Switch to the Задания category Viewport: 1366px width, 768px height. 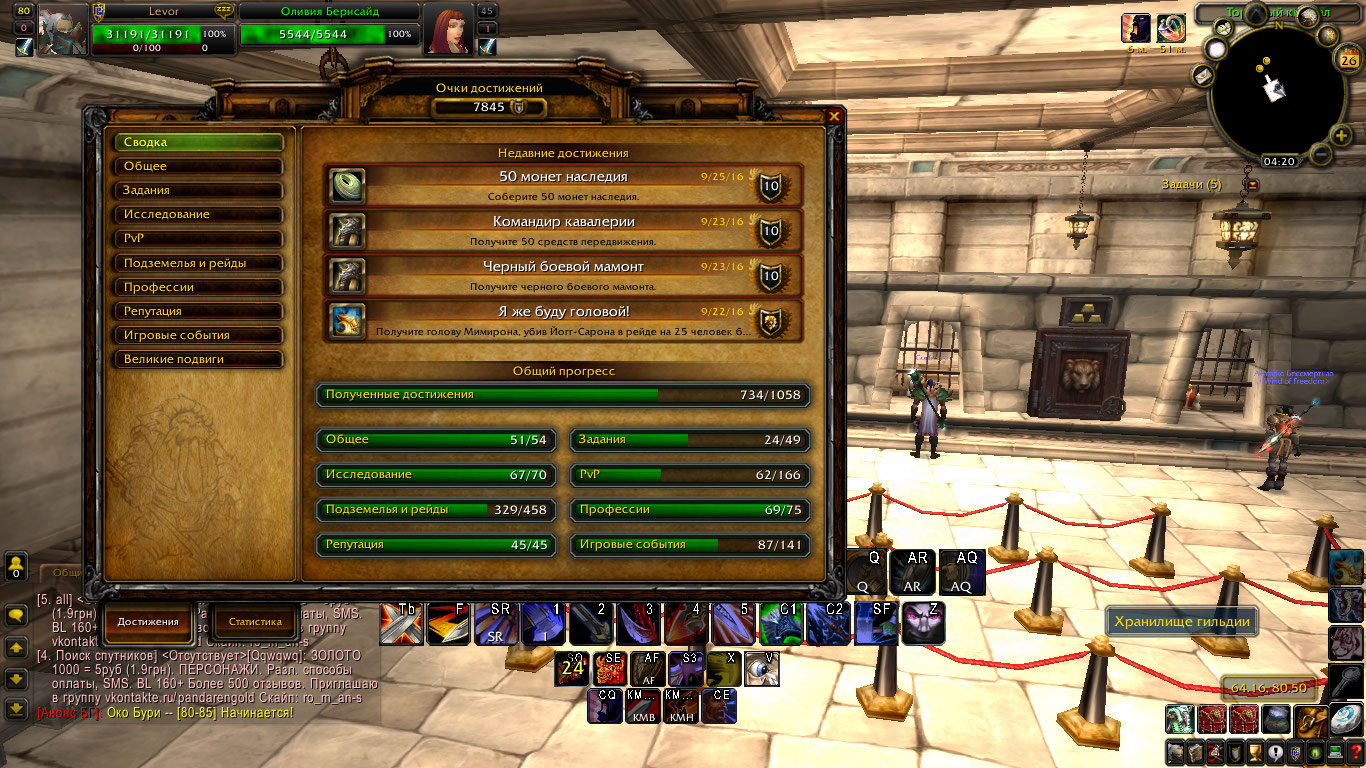(198, 190)
